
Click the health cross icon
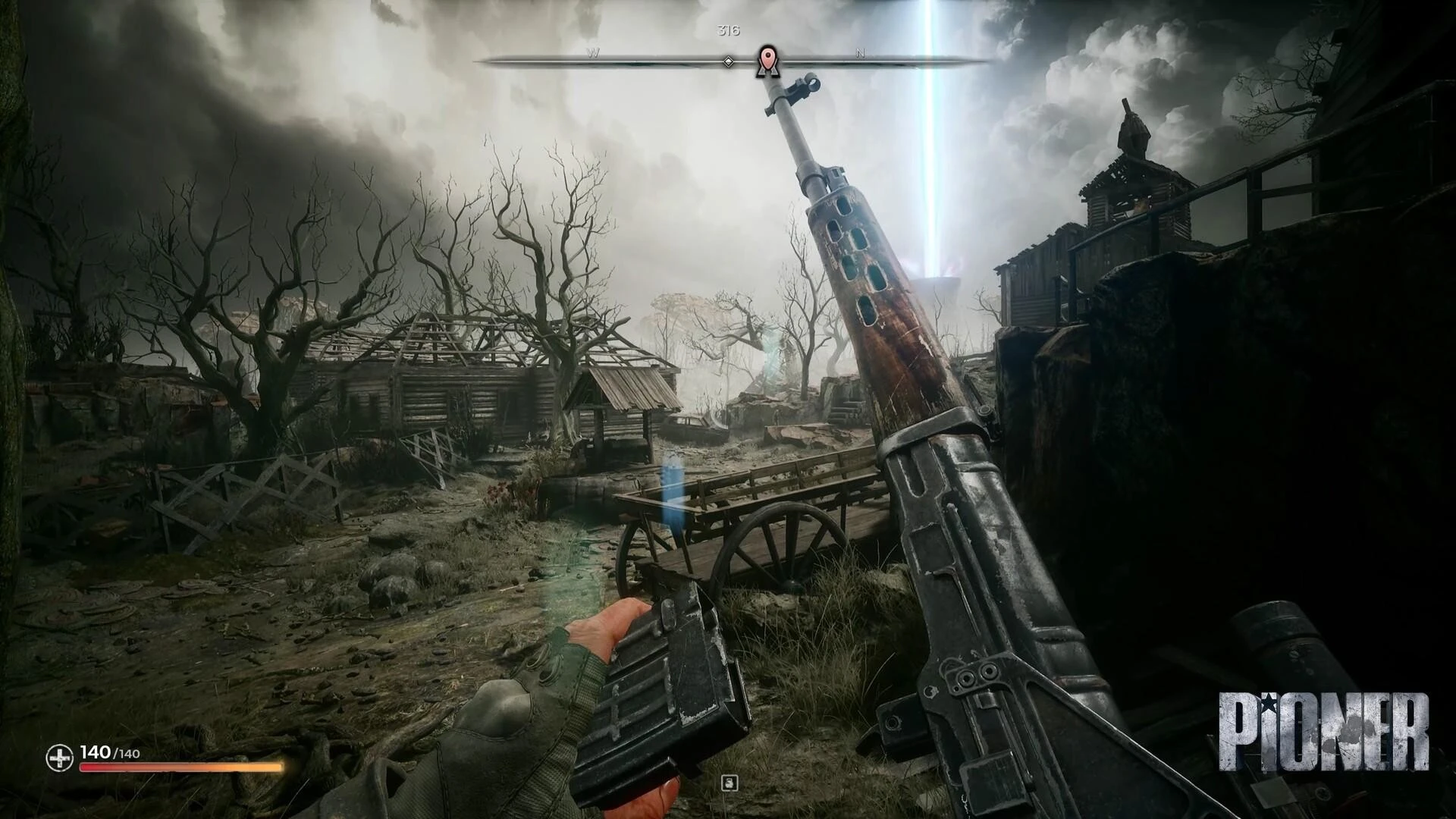59,756
